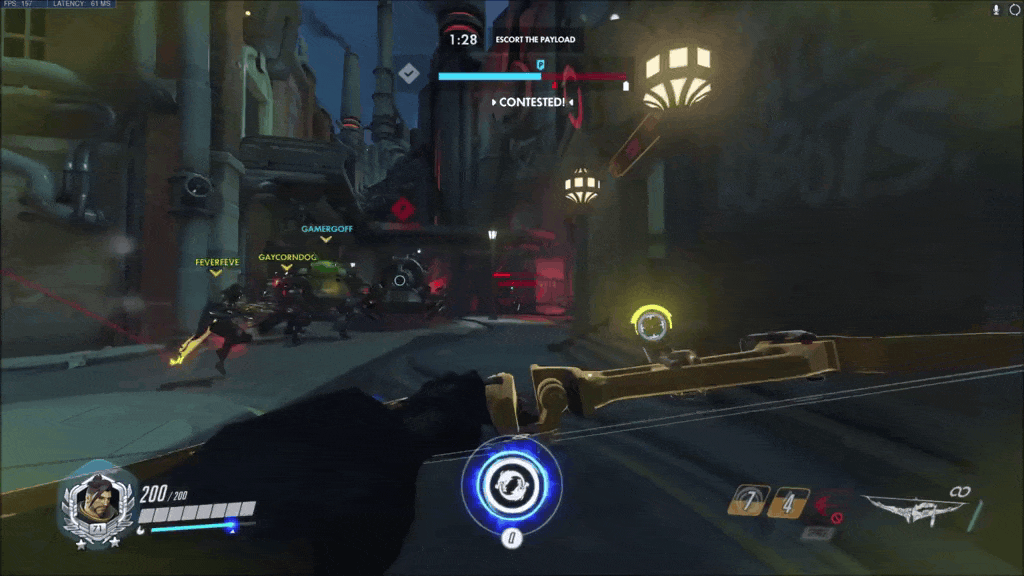Click the Escort the Payload objective tracker

531,40
